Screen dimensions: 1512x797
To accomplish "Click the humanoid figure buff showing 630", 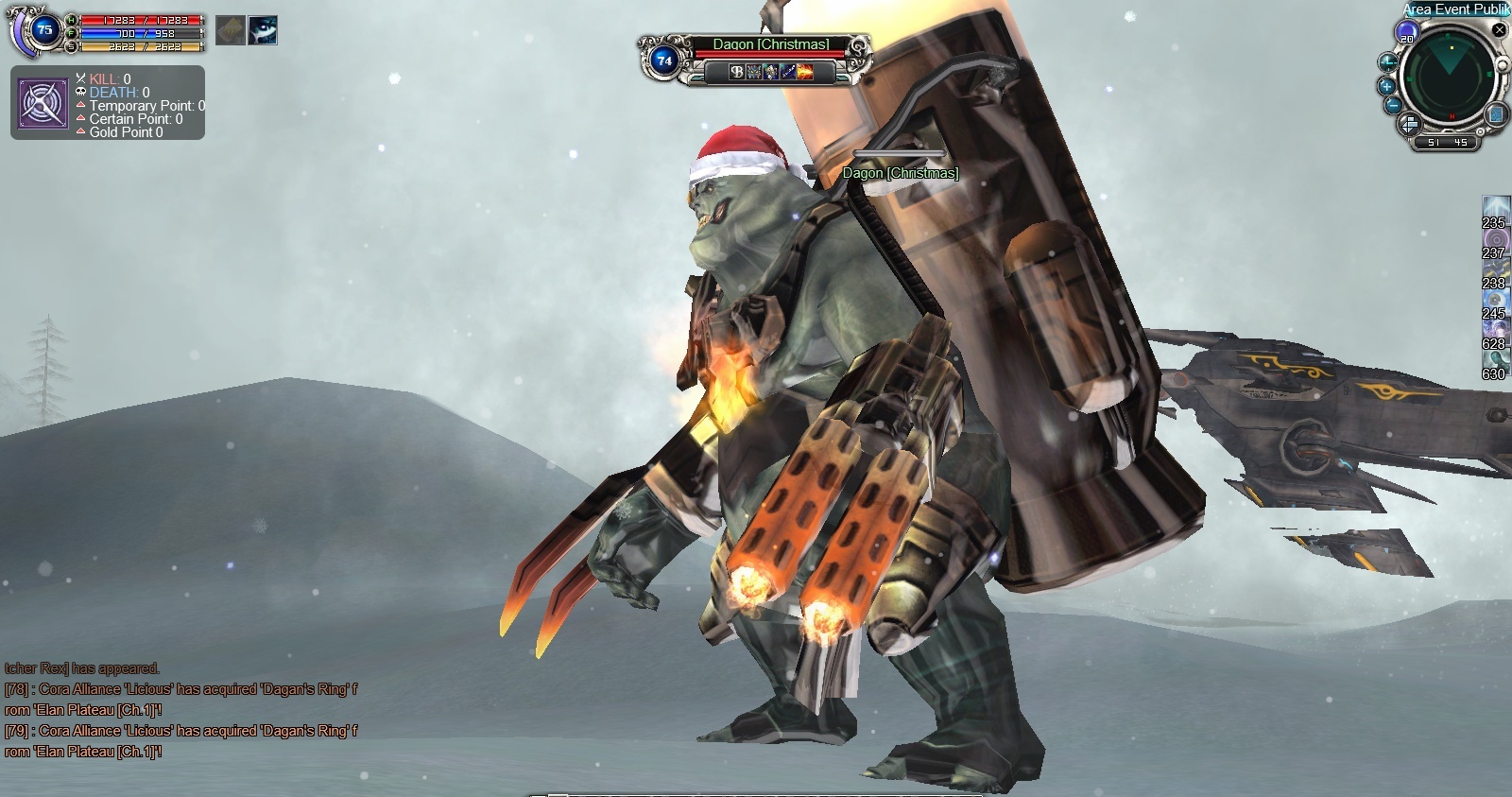I will (1495, 360).
